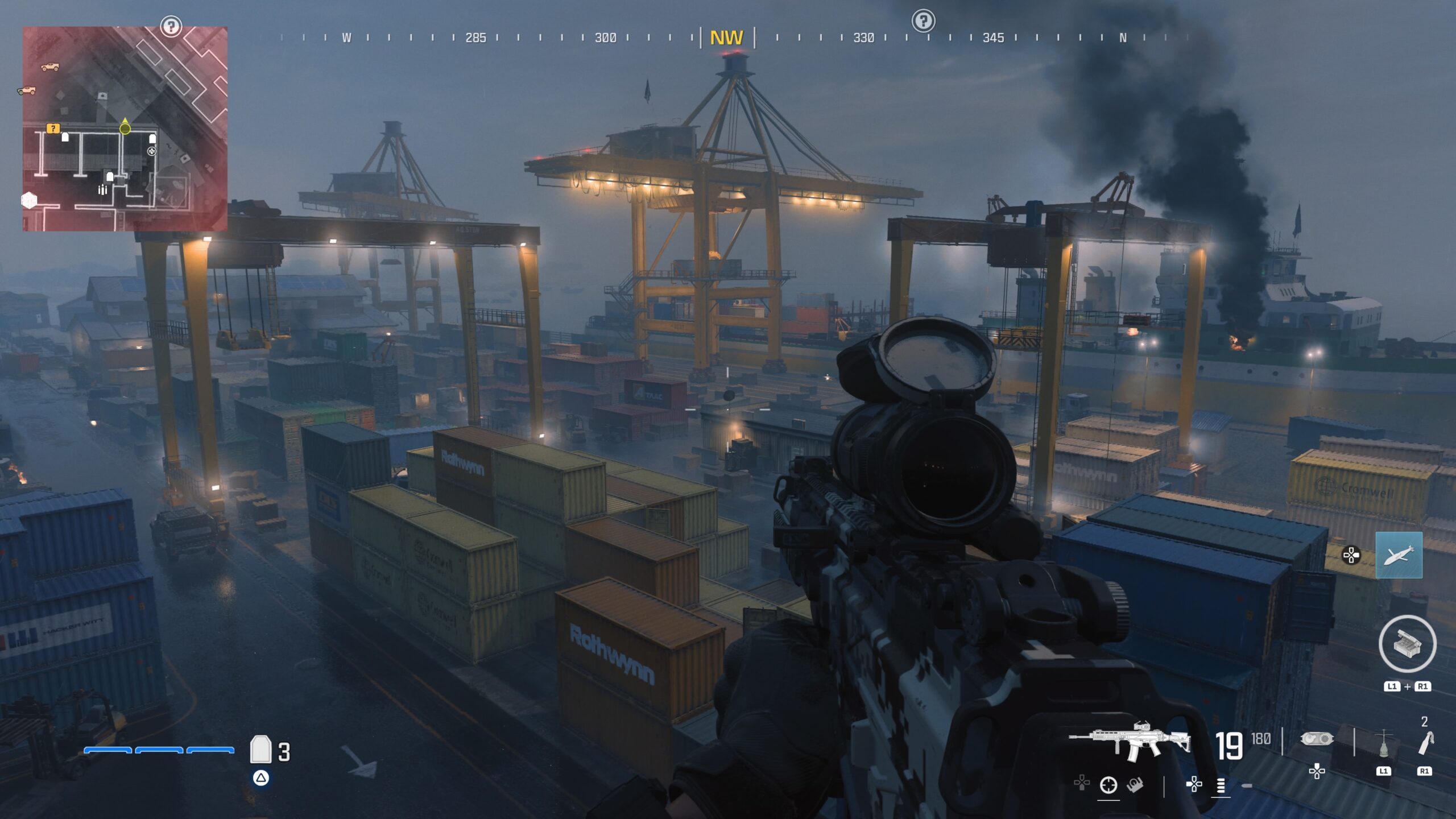Select the equipped assault rifle icon
The width and height of the screenshot is (1456, 819).
(1129, 741)
